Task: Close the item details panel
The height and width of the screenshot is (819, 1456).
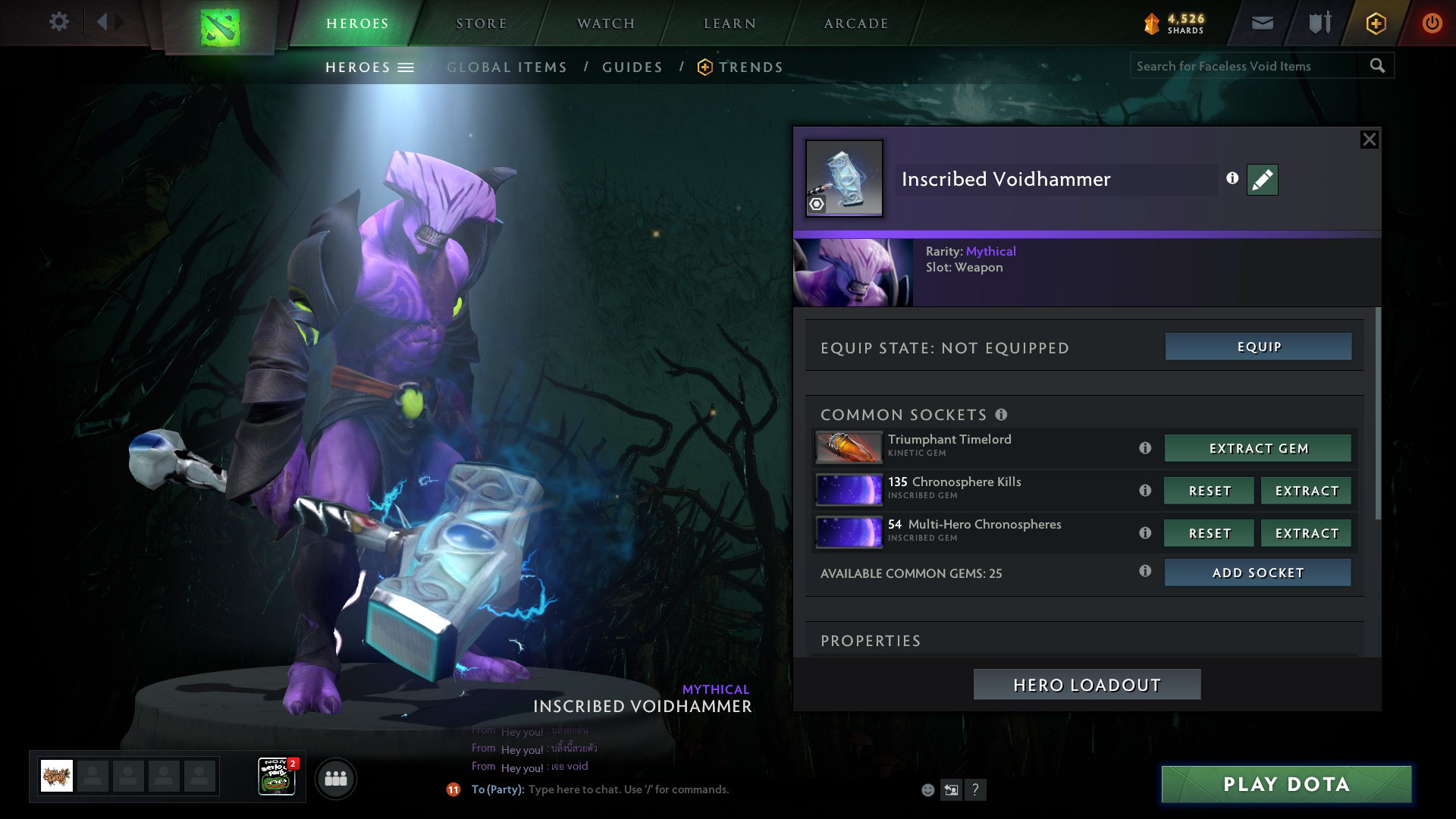Action: point(1369,140)
